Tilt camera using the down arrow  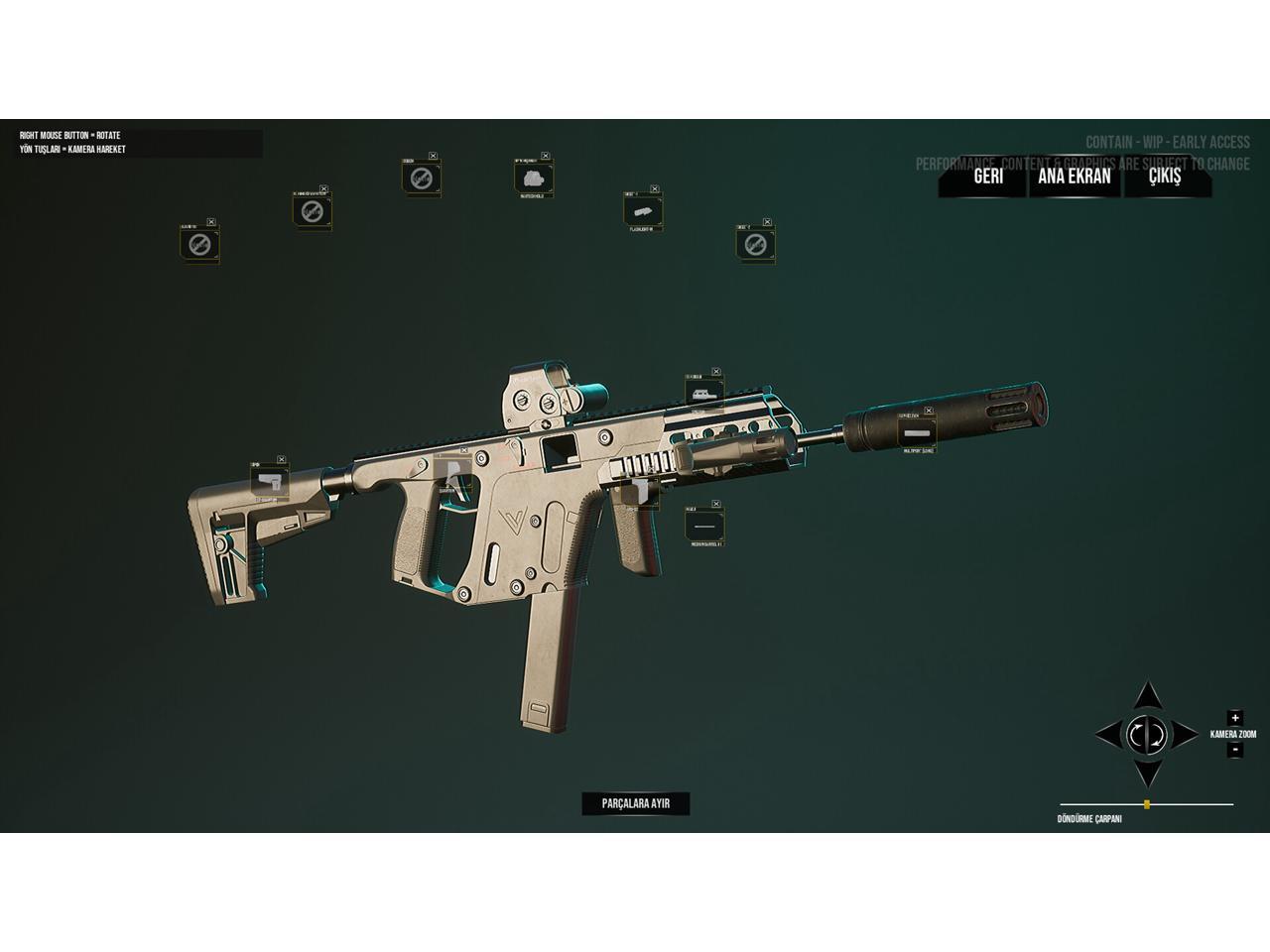coord(1147,773)
